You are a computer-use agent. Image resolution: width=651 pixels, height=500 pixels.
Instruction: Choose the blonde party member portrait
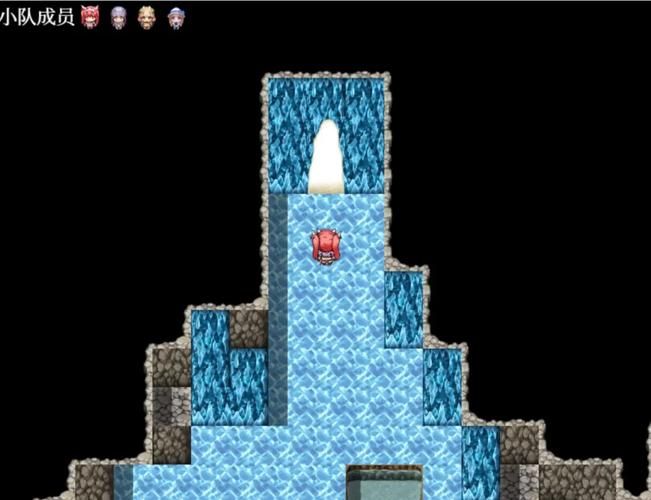147,15
